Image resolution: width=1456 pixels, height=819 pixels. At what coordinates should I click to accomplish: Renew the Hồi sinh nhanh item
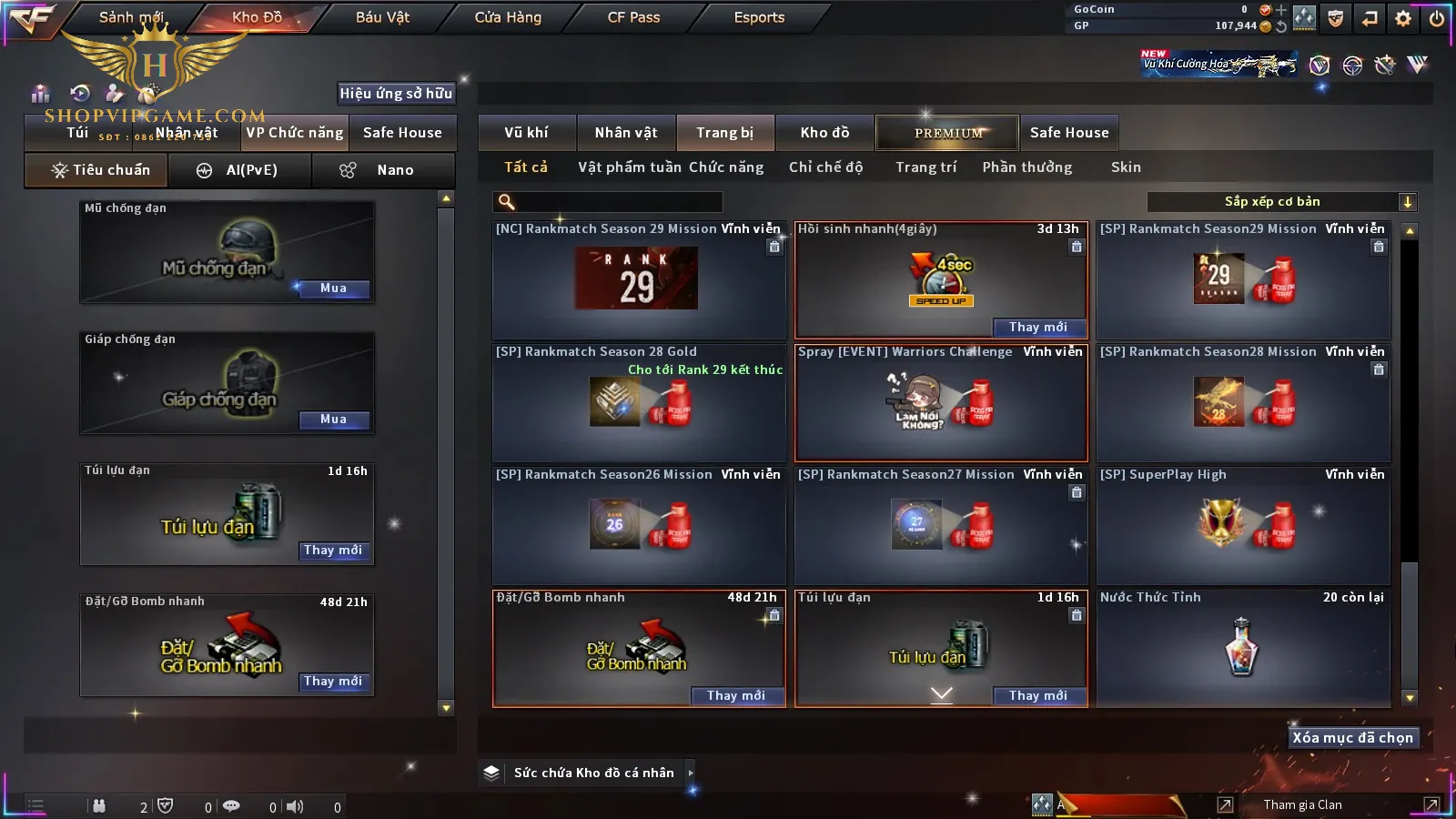click(1037, 328)
